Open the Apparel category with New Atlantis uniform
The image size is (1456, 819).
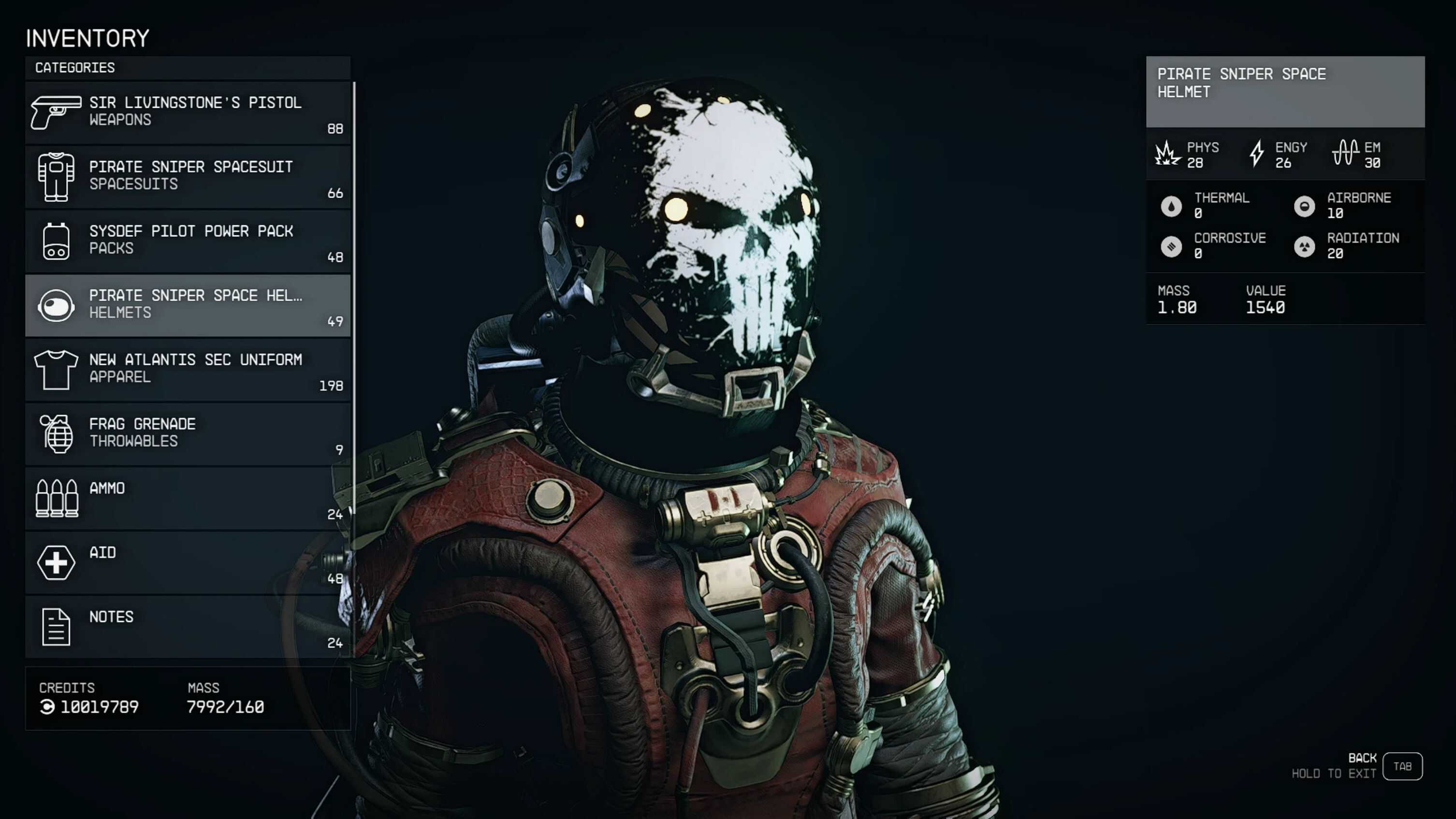click(188, 370)
